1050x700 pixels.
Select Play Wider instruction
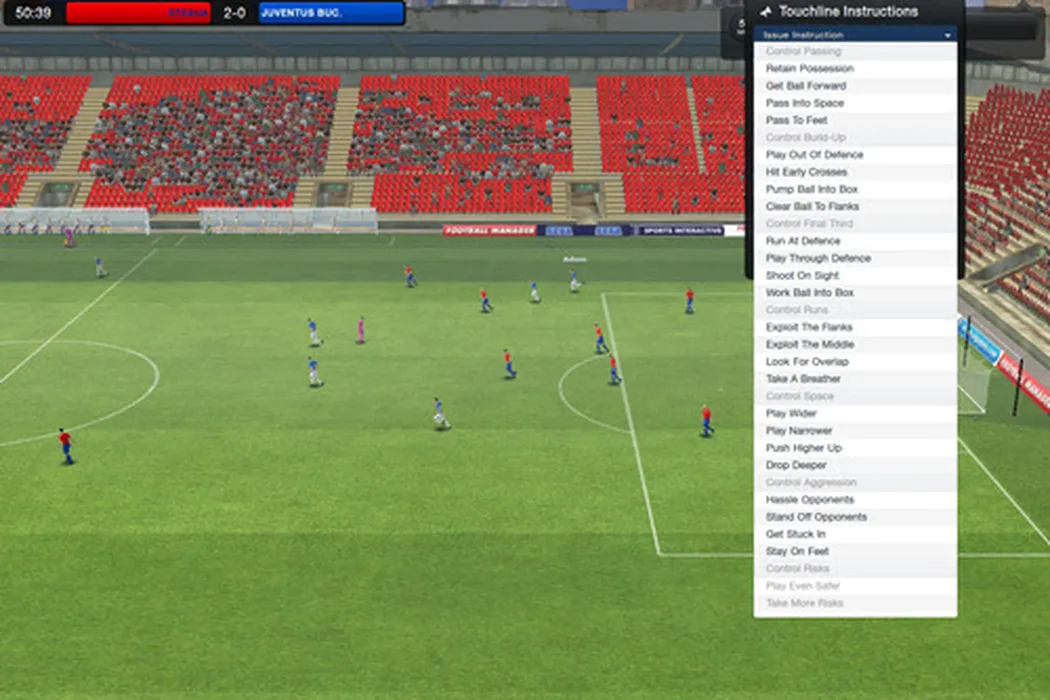click(x=791, y=413)
